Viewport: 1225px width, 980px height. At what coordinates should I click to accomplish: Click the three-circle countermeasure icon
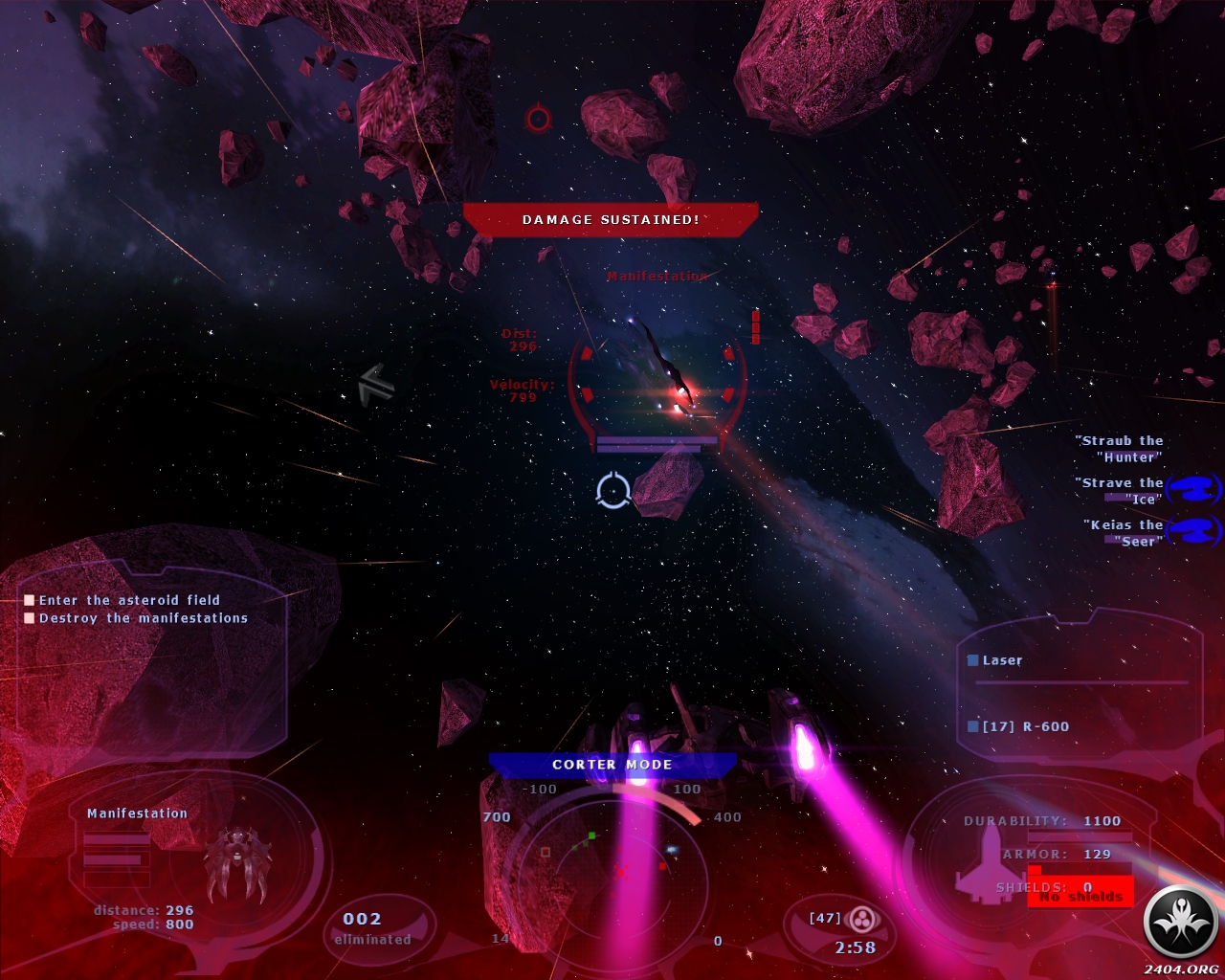point(864,920)
